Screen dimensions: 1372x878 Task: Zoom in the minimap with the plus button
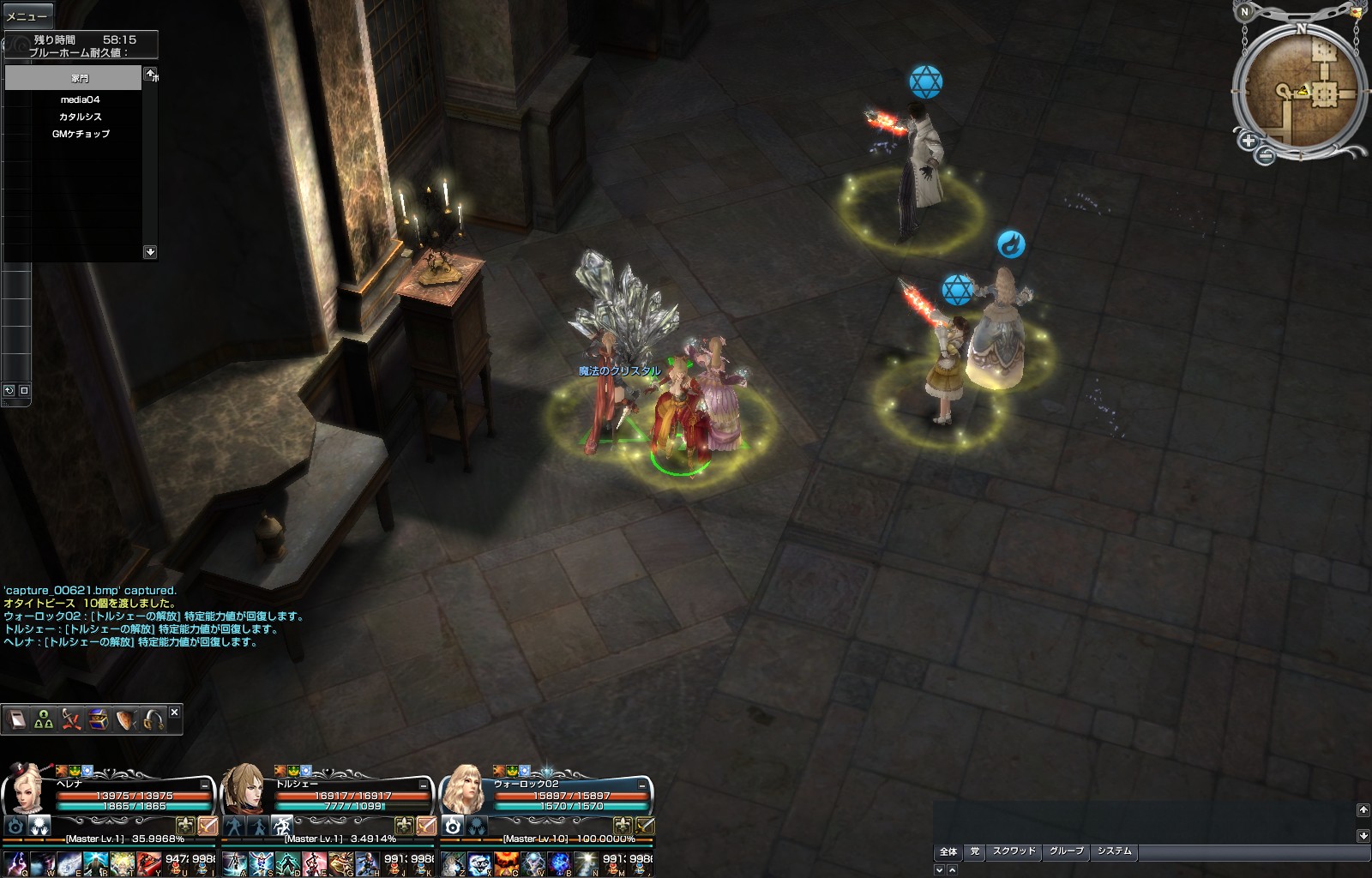pos(1248,141)
